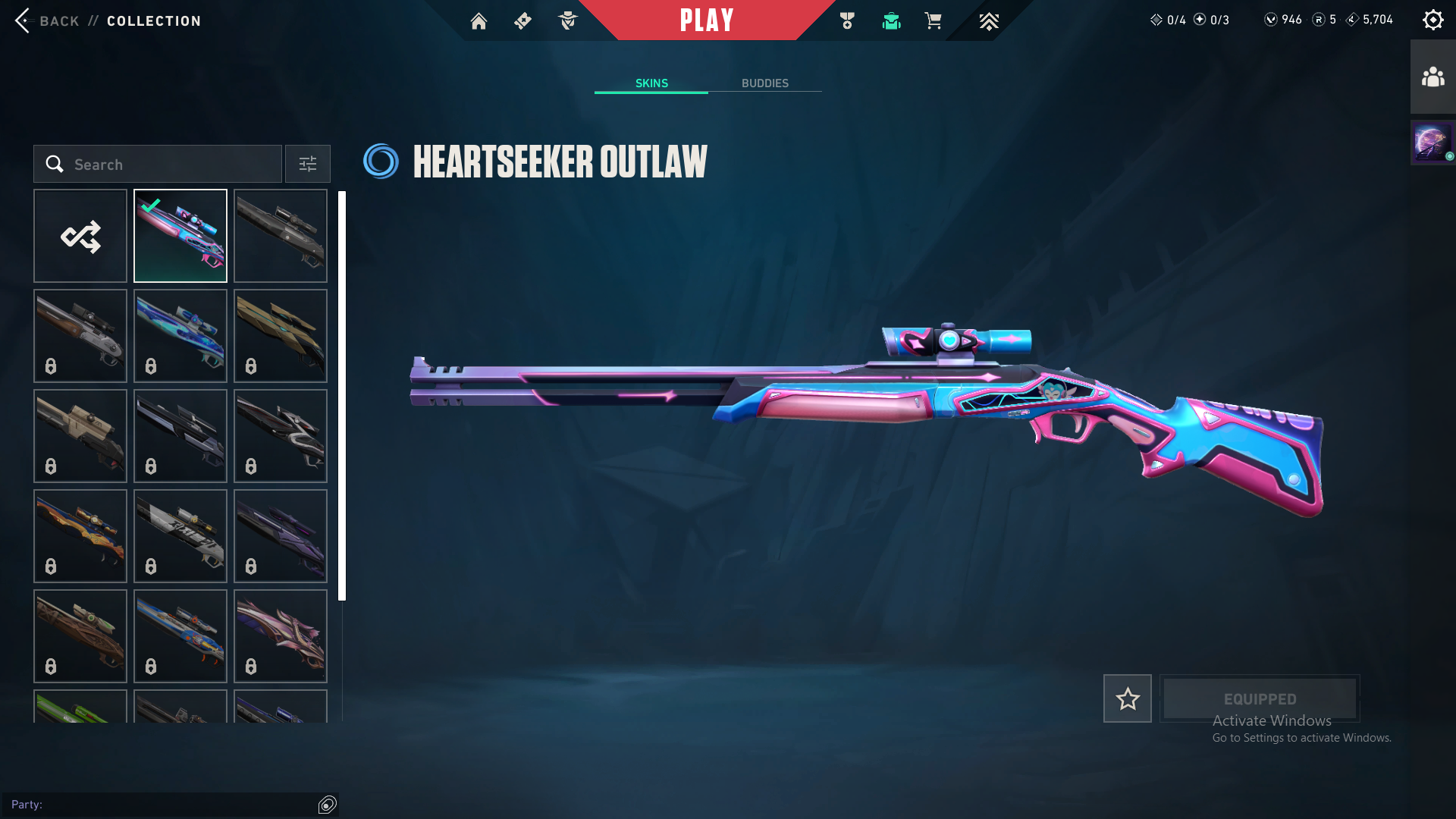Select the Skins tab
1456x819 pixels.
point(651,83)
